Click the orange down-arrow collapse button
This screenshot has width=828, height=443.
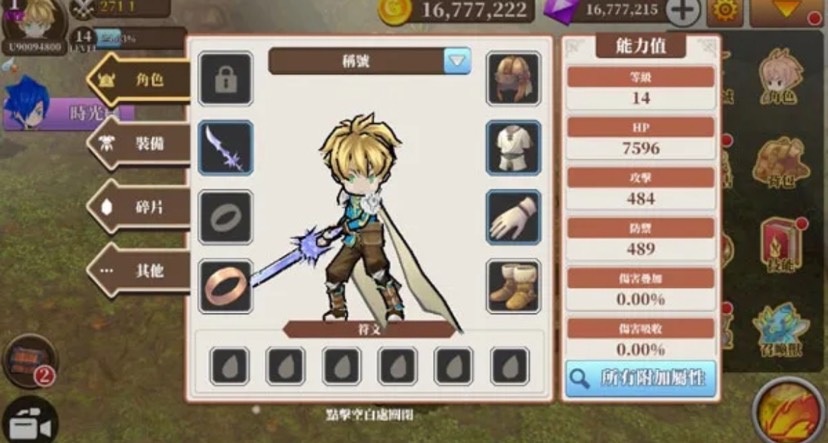pos(791,13)
